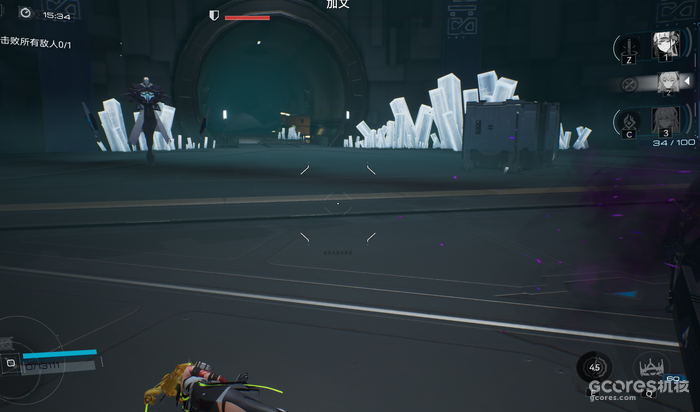Switch to the first squad character portrait
Viewport: 700px width, 412px height.
pyautogui.click(x=662, y=44)
